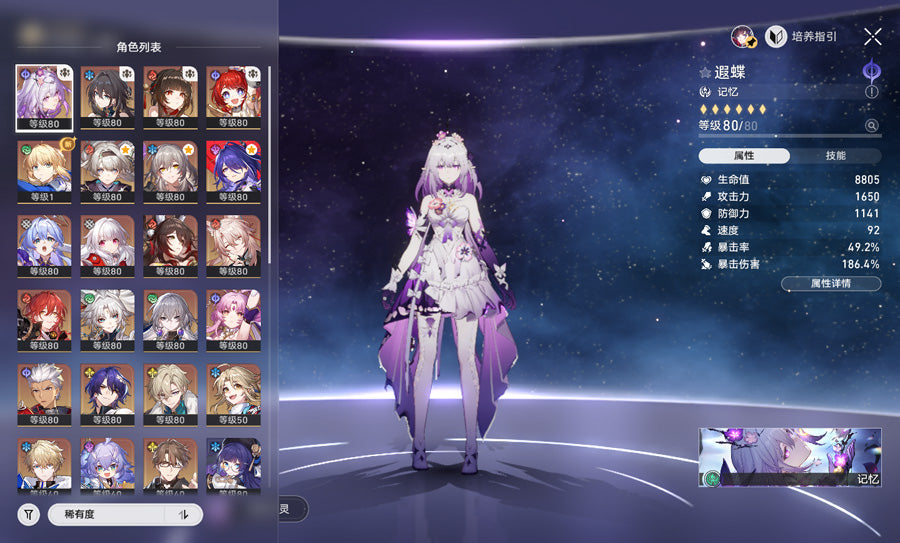Screen dimensions: 900x543
Task: Open 属性详情 attribute details
Action: (831, 284)
